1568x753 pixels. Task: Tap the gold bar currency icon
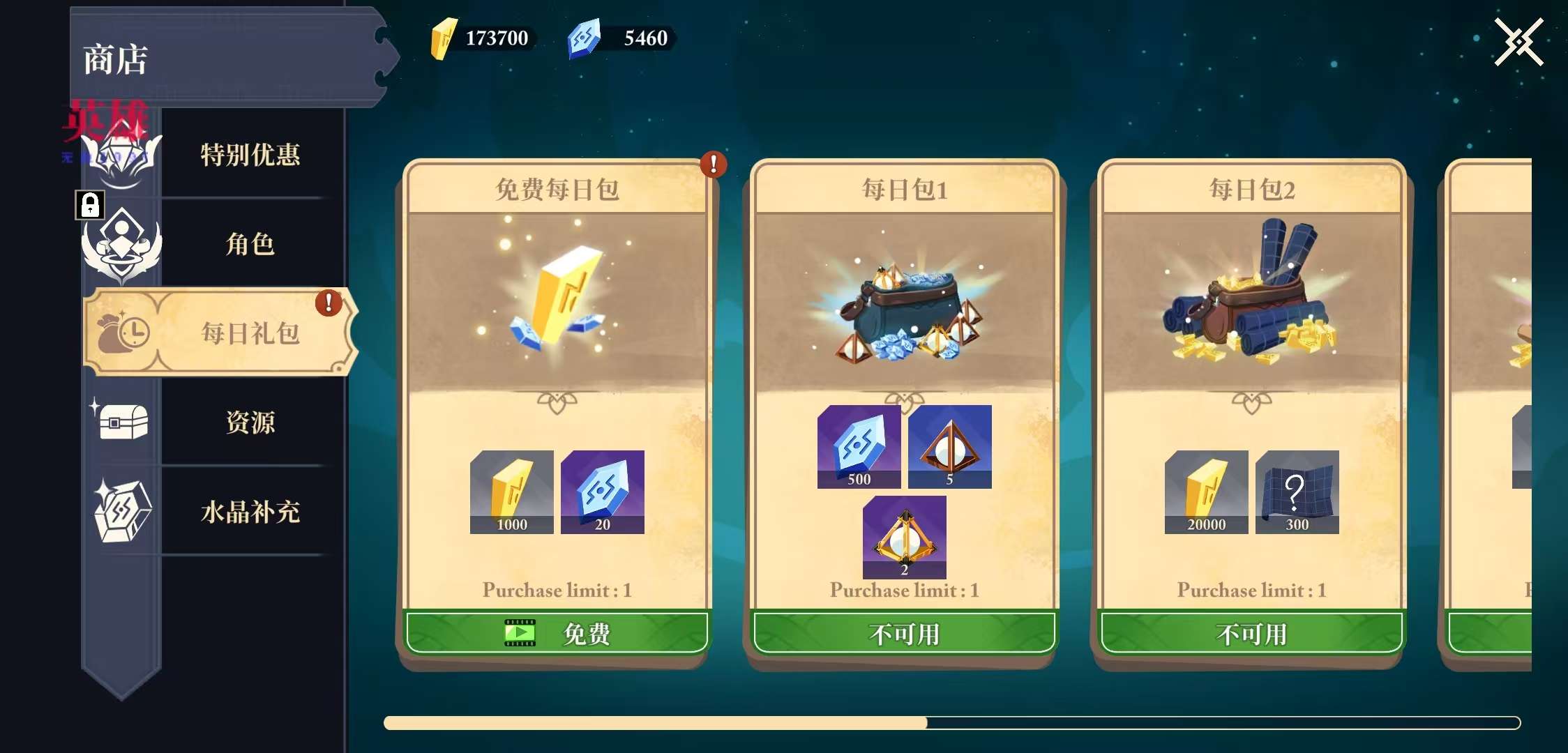(443, 38)
